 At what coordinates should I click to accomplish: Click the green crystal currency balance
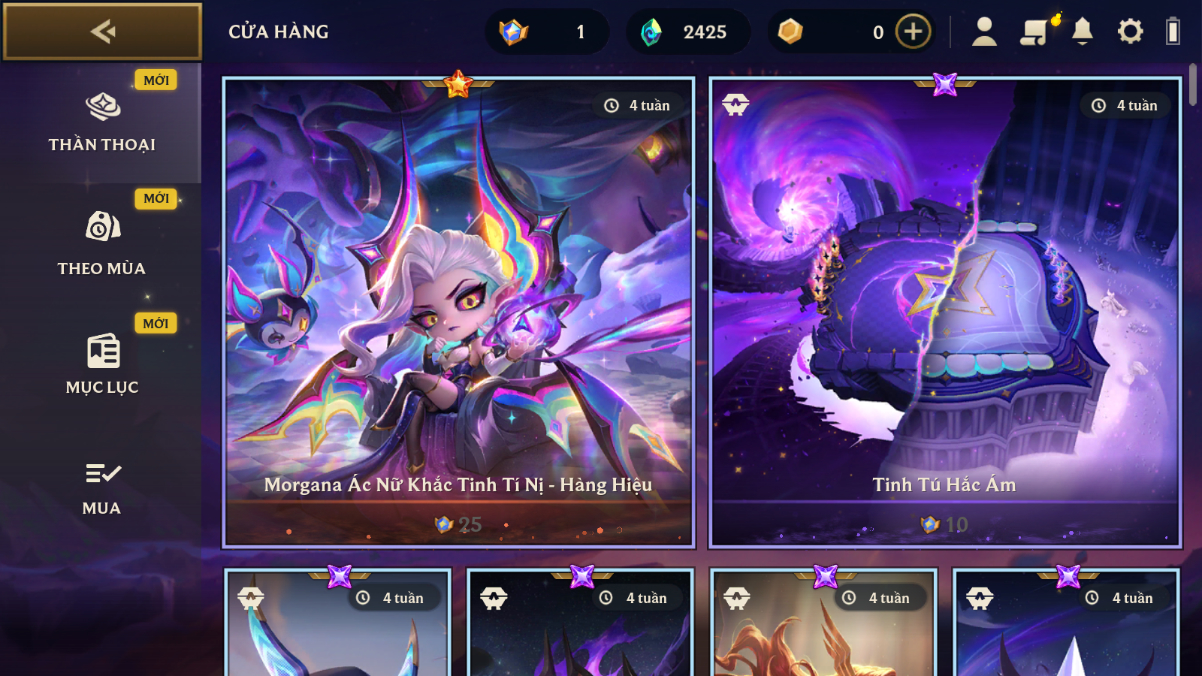click(688, 32)
